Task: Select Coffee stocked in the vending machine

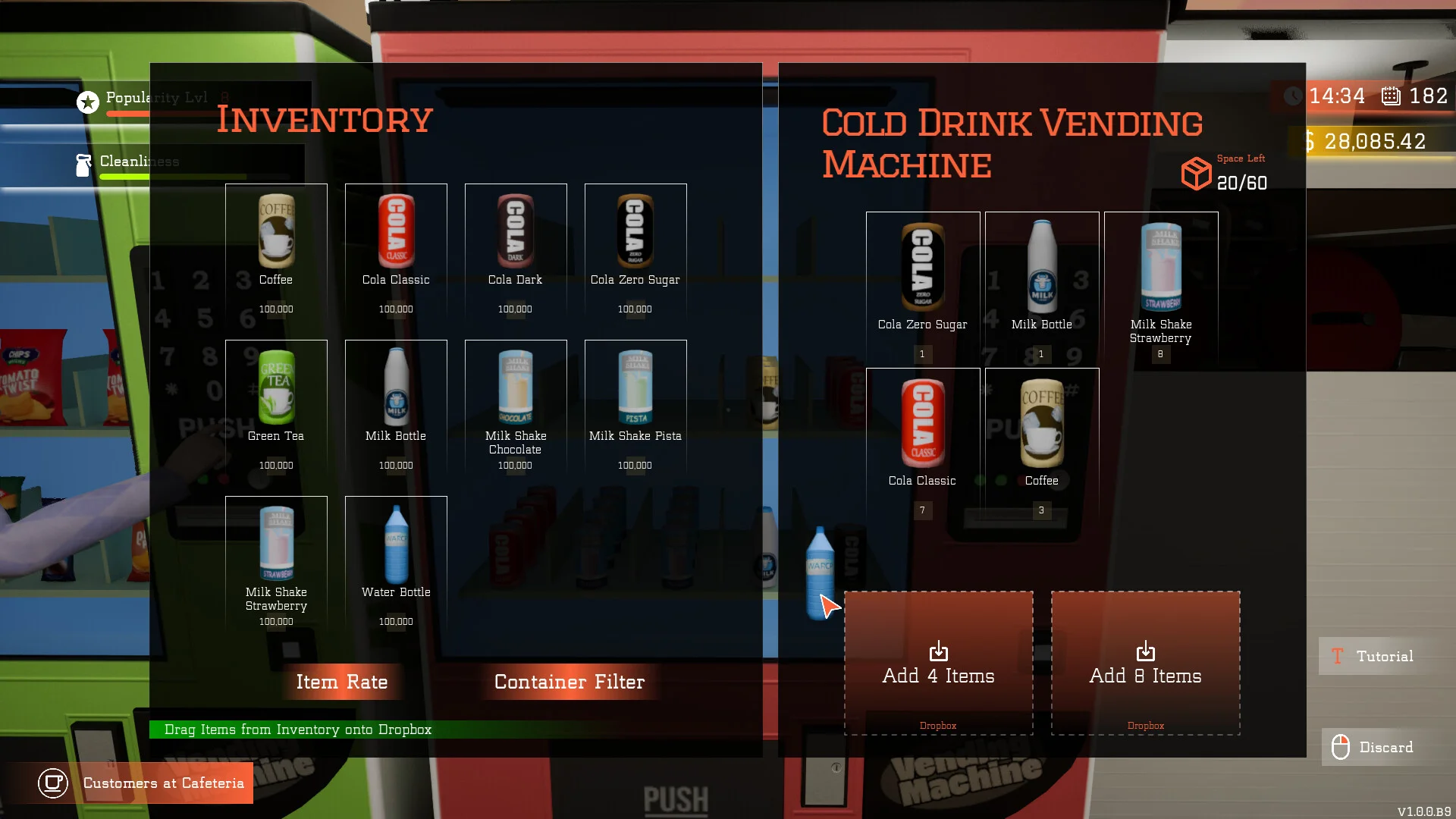Action: (x=1042, y=441)
